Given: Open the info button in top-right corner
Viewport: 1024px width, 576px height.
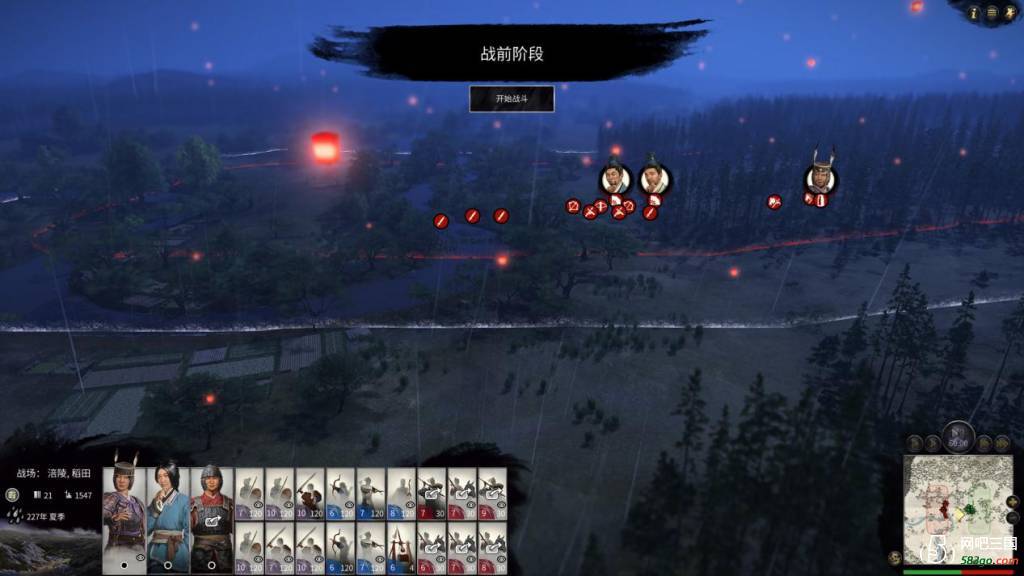Looking at the screenshot, I should (973, 13).
